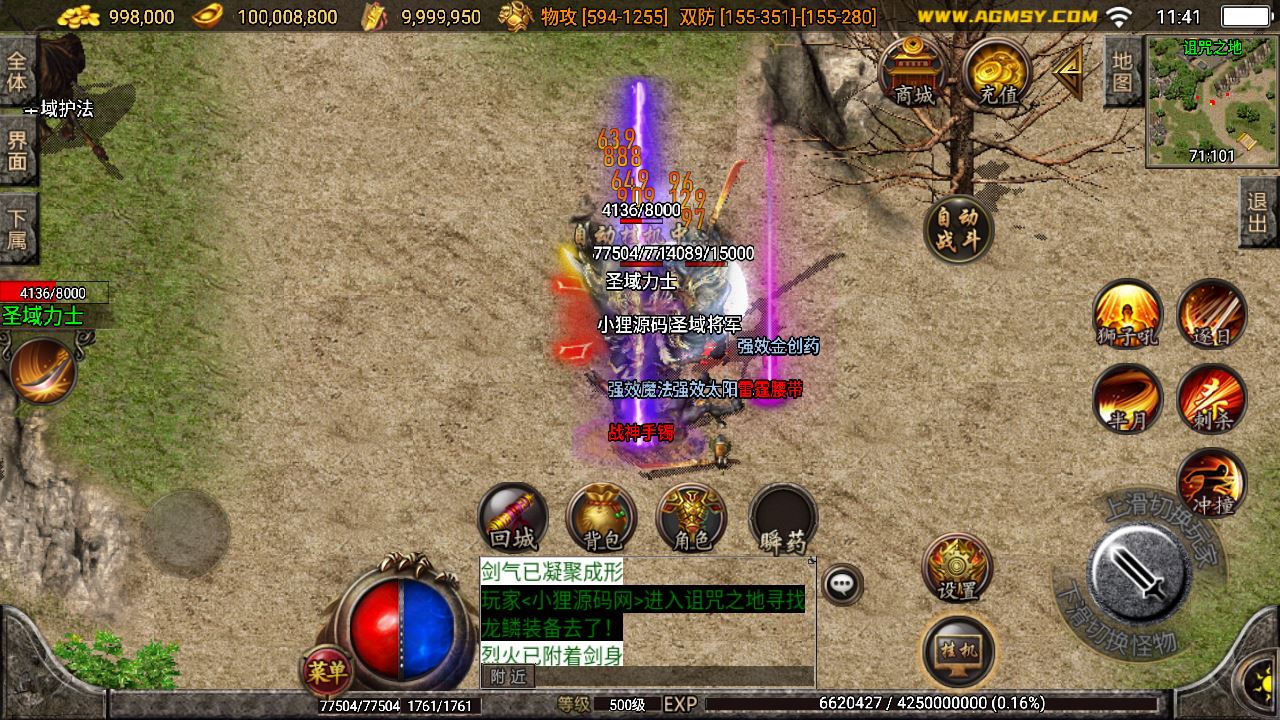Image resolution: width=1280 pixels, height=720 pixels.
Task: Open 设置 settings
Action: click(x=957, y=568)
